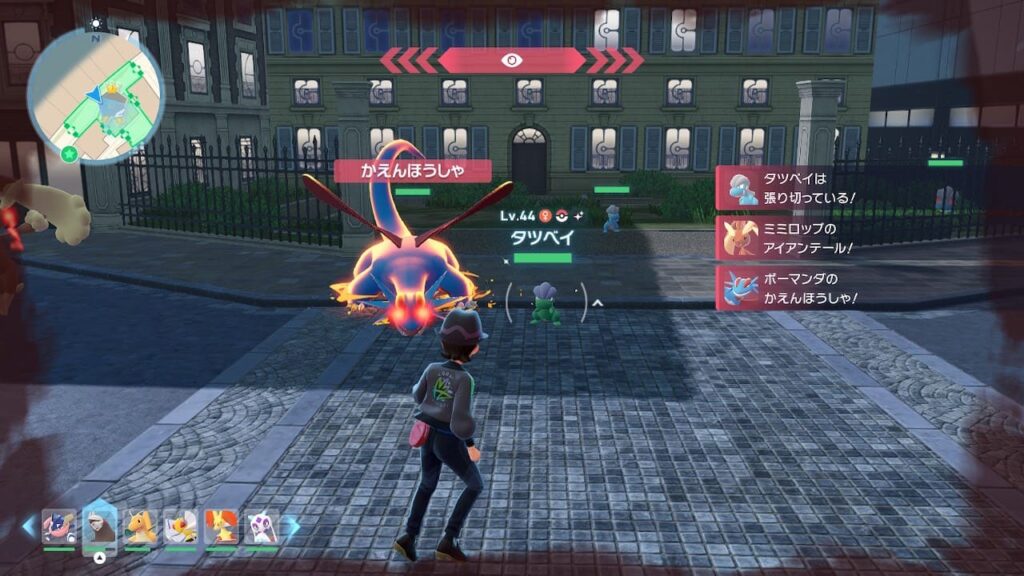Click the かえんほうしゃ move banner

412,171
